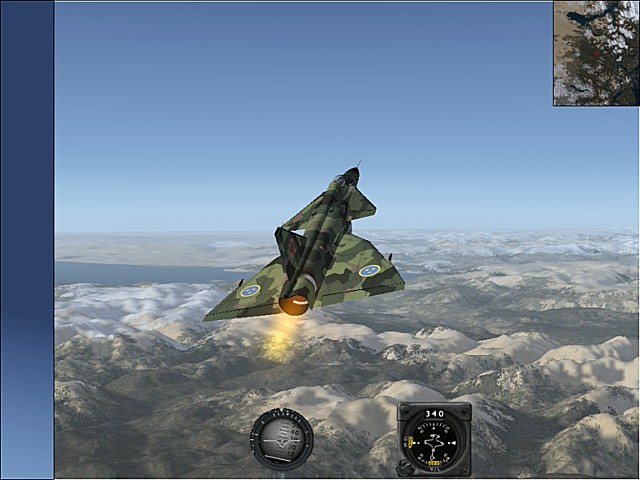Image resolution: width=640 pixels, height=480 pixels.
Task: Click the terrain minimap
Action: pyautogui.click(x=596, y=53)
